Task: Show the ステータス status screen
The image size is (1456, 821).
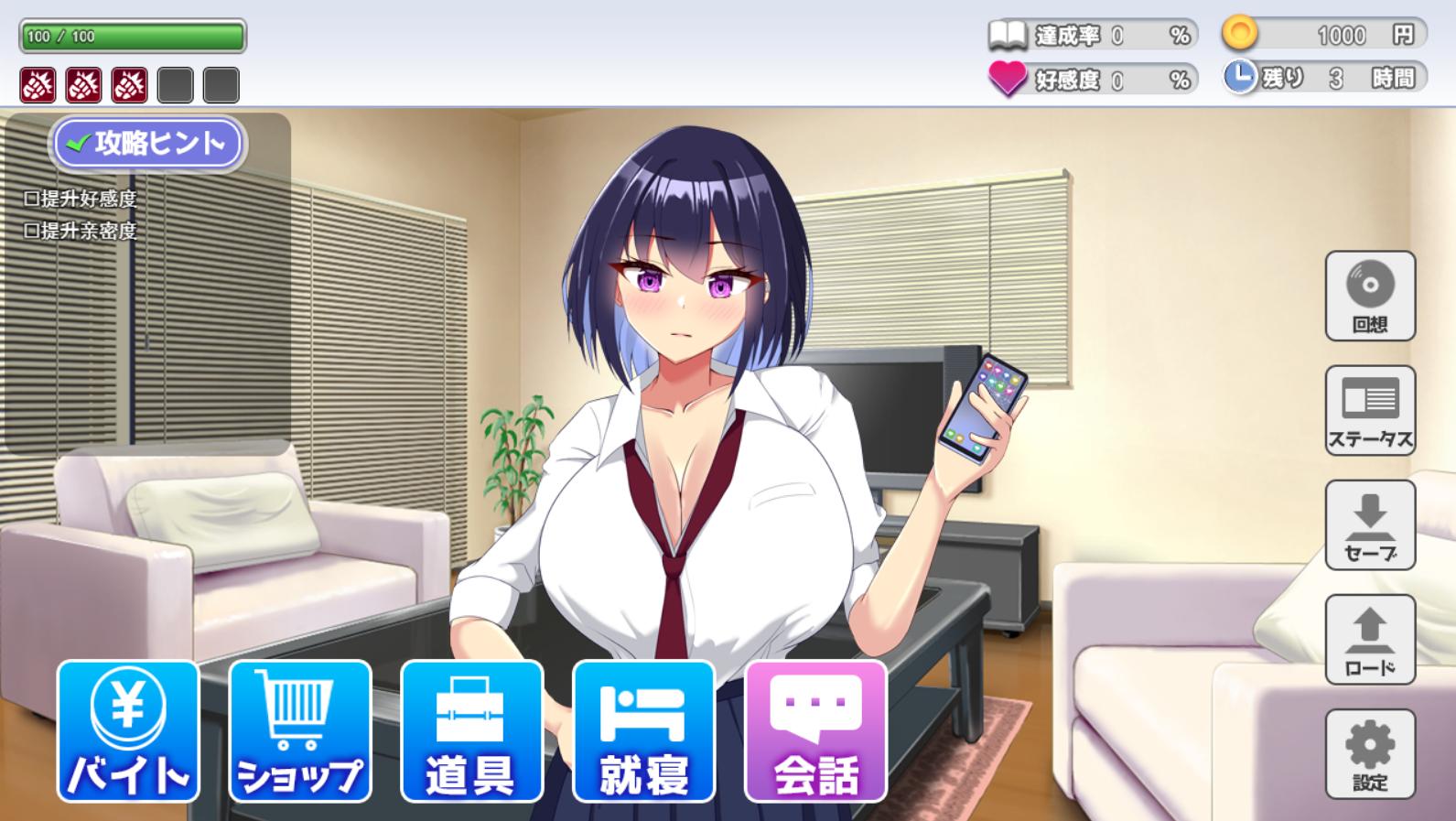Action: point(1370,410)
